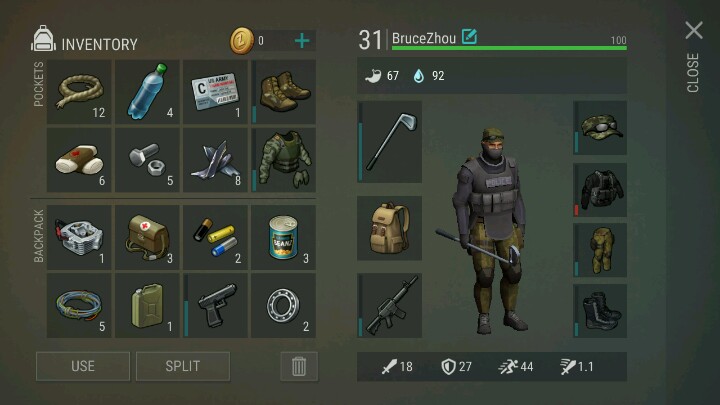The width and height of the screenshot is (720, 405).
Task: Select the batteries slot
Action: (x=216, y=237)
